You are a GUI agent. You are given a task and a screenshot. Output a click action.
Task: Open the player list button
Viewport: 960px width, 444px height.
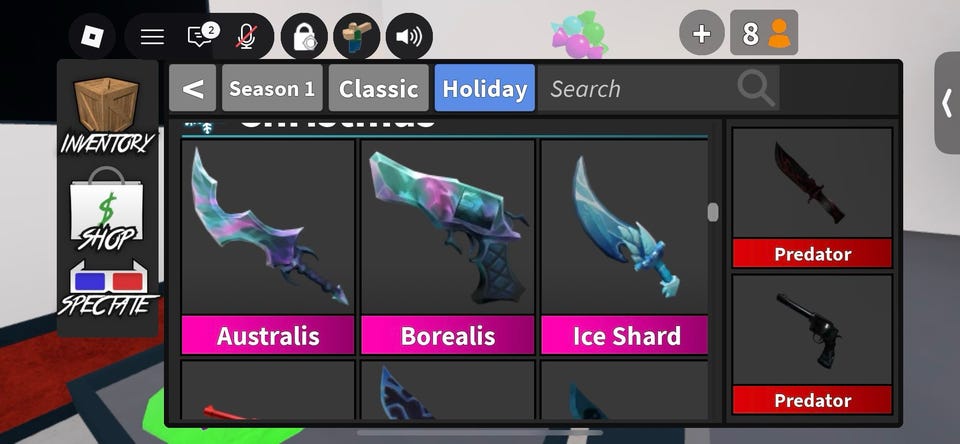[765, 34]
